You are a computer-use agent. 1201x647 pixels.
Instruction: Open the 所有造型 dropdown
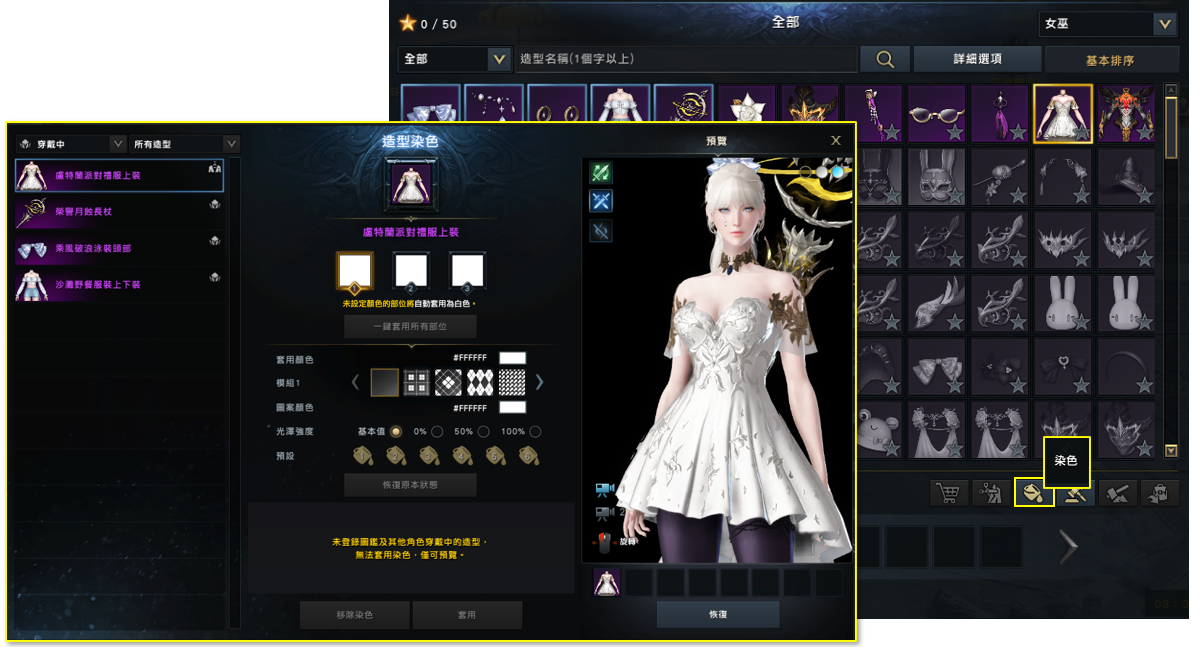(x=184, y=144)
